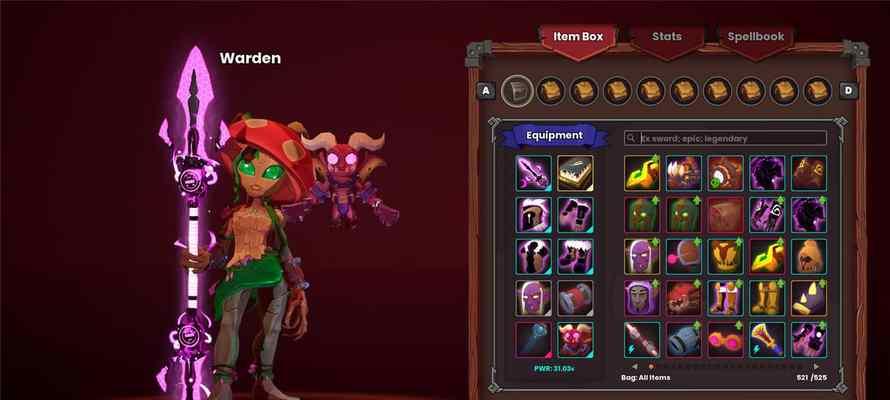Select the equipped red barrel item slot
This screenshot has width=890, height=400.
(575, 297)
